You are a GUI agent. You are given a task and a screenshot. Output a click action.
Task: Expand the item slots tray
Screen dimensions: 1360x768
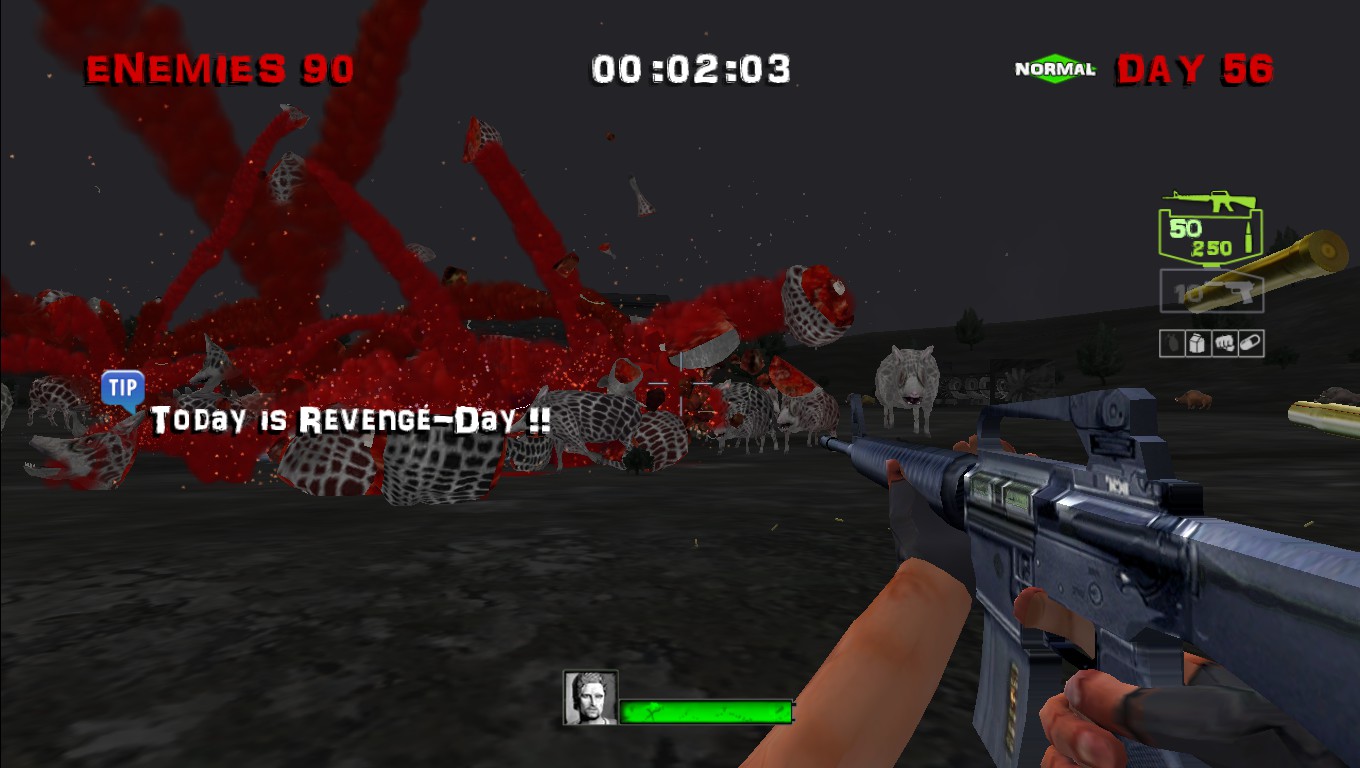pyautogui.click(x=1211, y=343)
